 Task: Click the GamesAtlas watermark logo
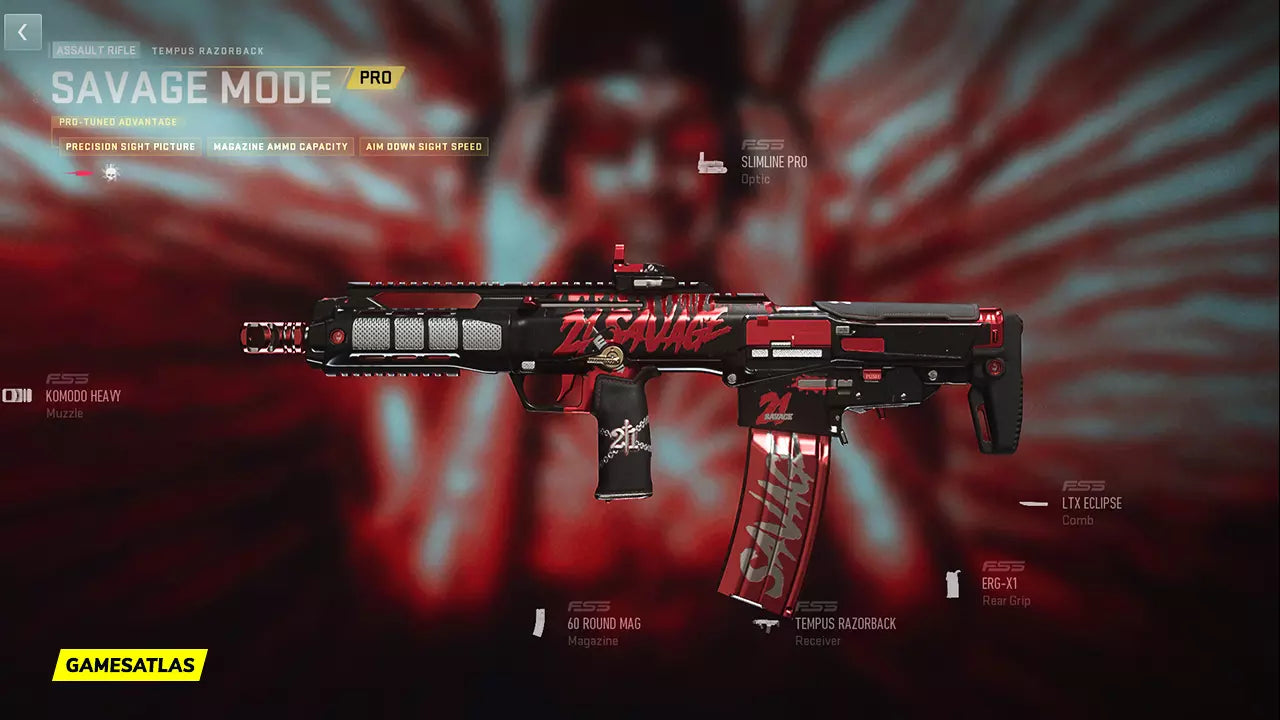[130, 665]
